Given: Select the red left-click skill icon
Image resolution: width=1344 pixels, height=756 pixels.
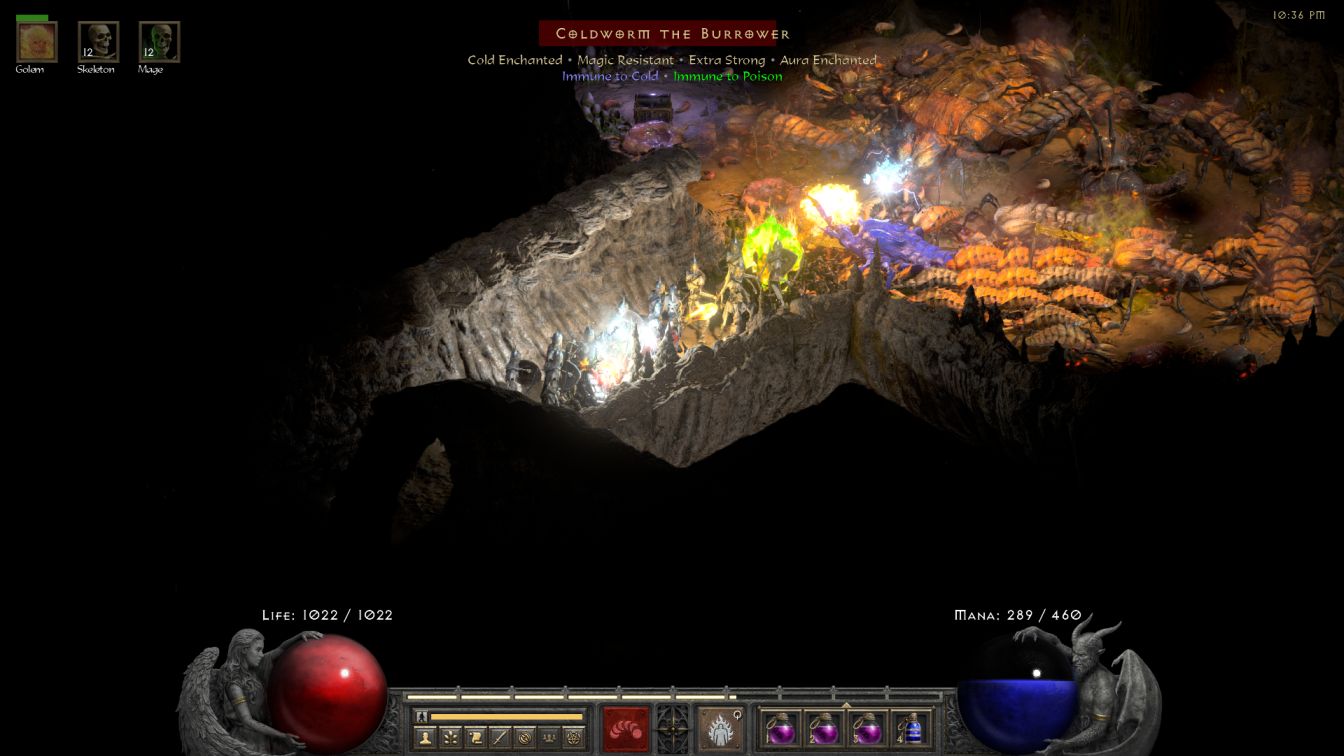Looking at the screenshot, I should 626,727.
